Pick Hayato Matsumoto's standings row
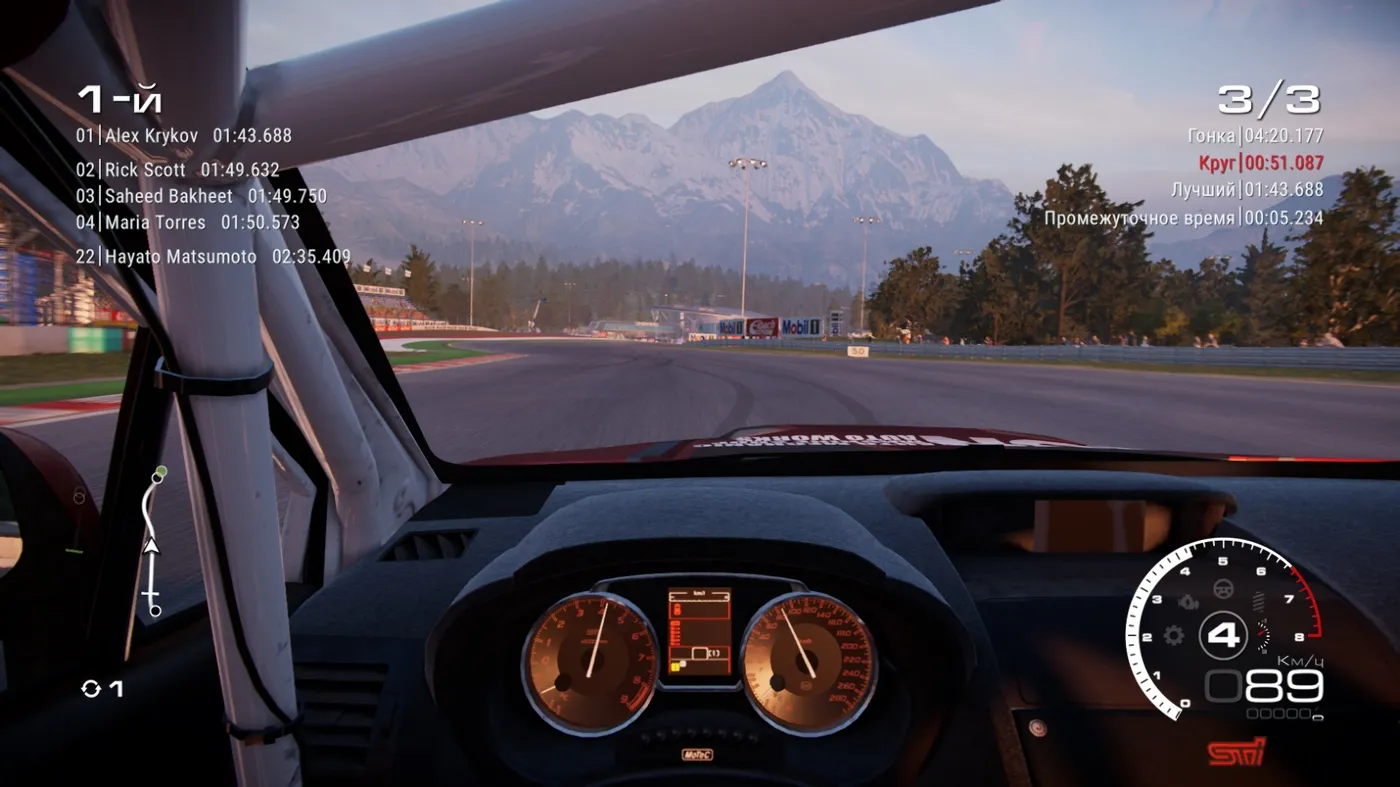The width and height of the screenshot is (1400, 787). [213, 257]
